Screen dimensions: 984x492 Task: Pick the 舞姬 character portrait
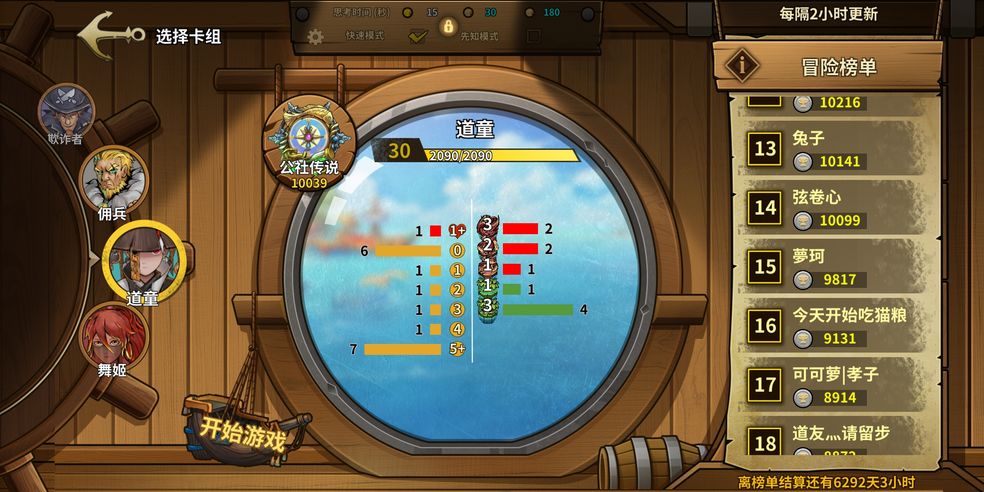(x=113, y=336)
